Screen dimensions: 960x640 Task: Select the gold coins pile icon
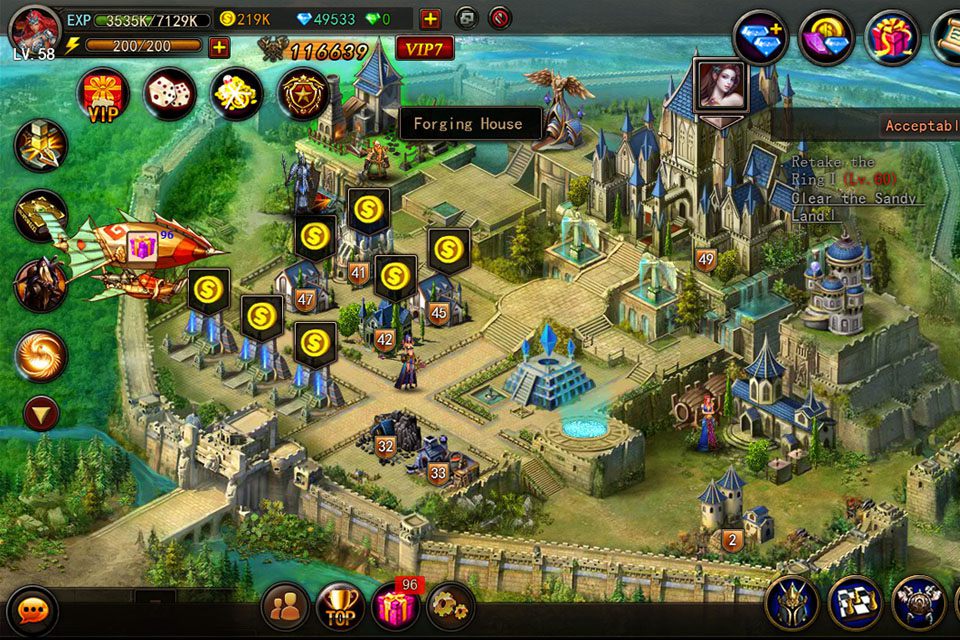click(x=236, y=95)
